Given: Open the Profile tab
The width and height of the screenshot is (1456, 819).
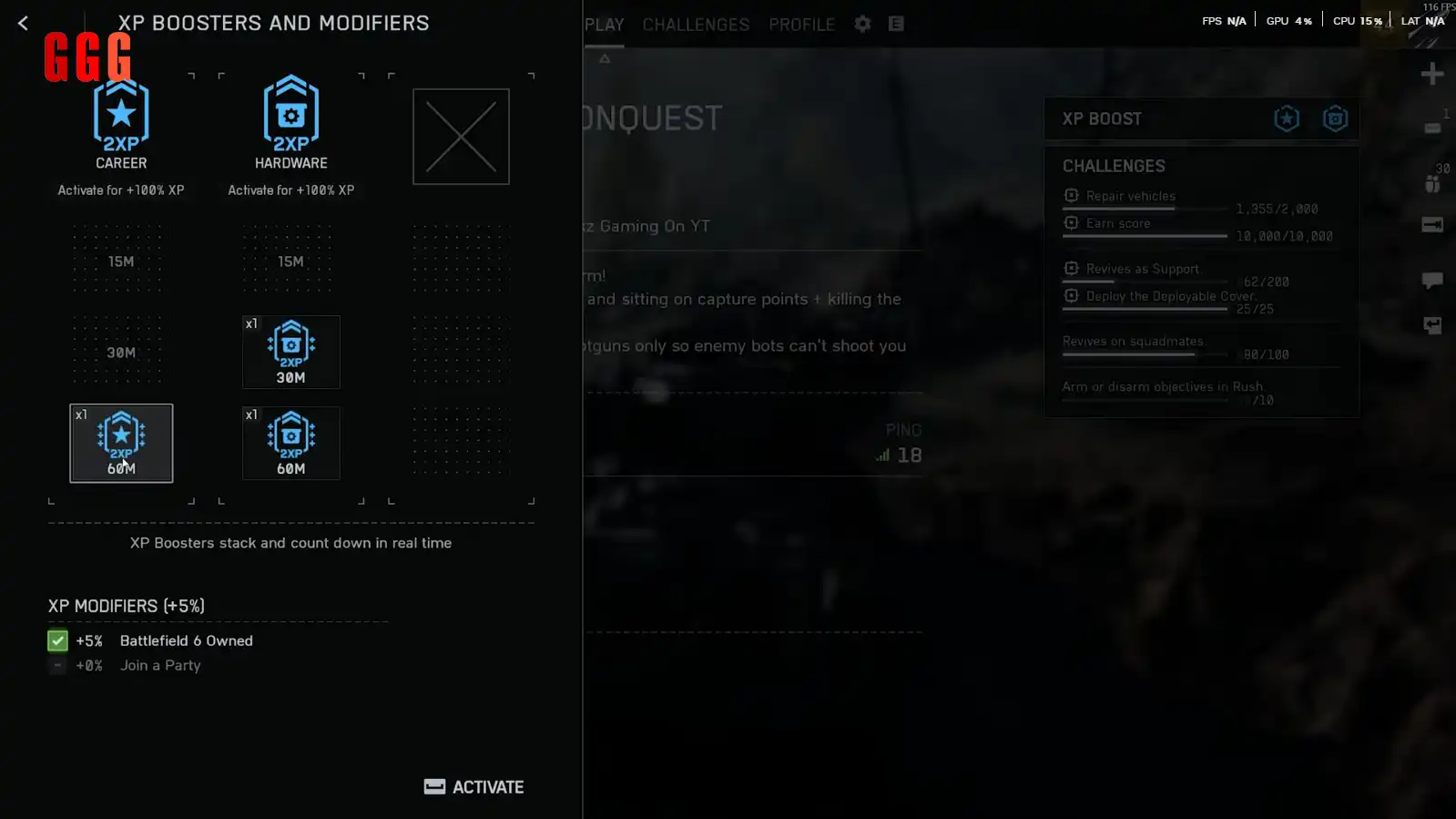Looking at the screenshot, I should 801,25.
